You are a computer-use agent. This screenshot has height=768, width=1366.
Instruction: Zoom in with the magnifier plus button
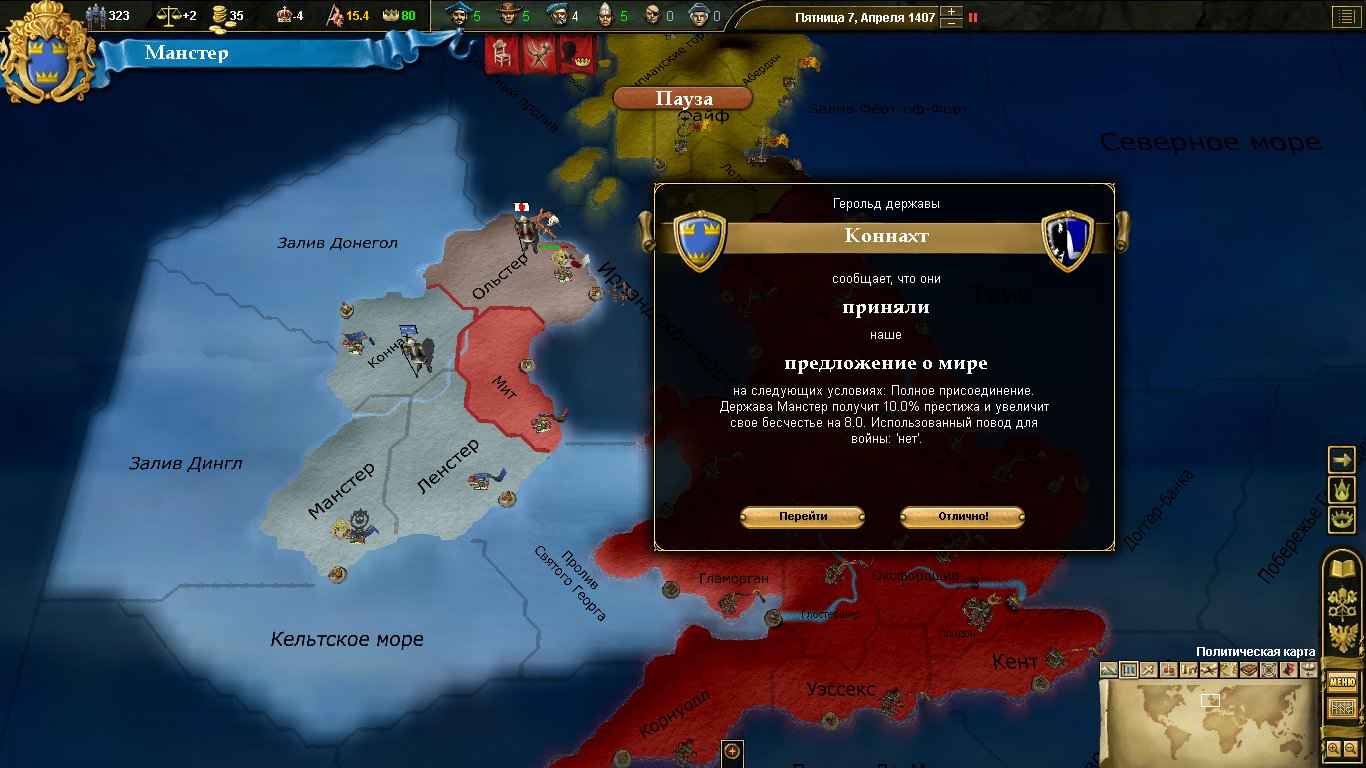[x=1333, y=748]
